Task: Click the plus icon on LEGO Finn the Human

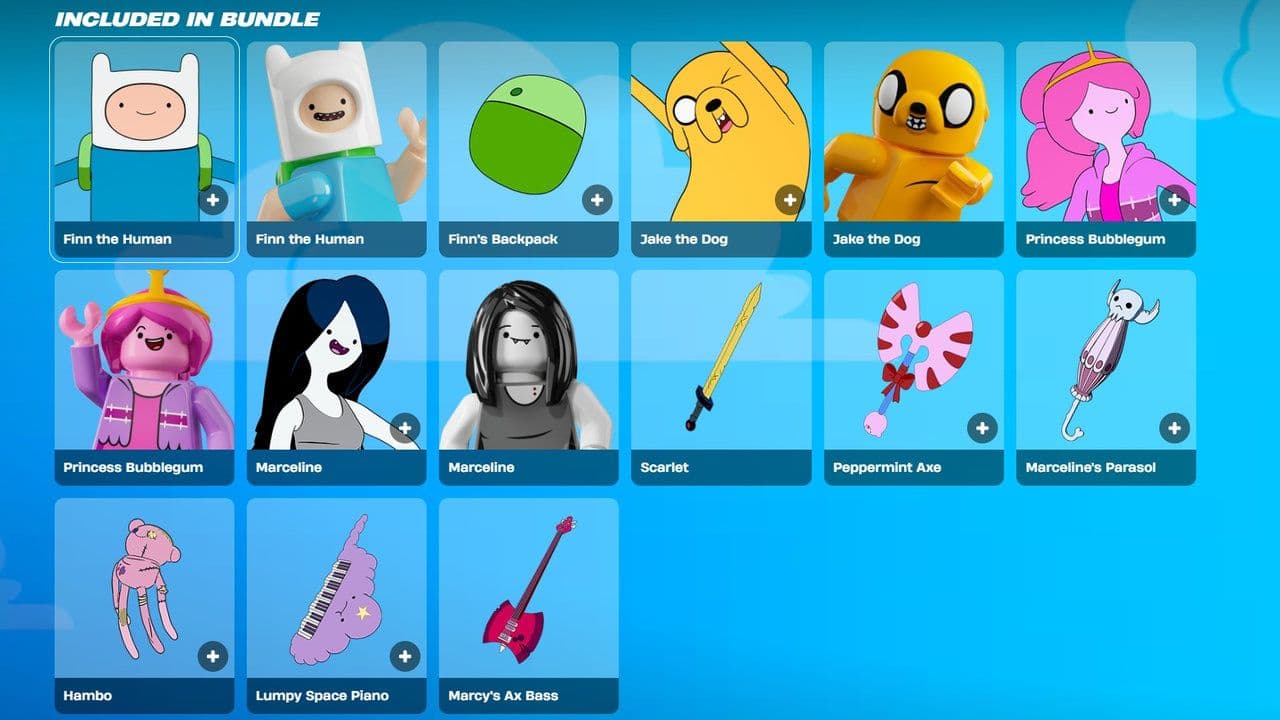Action: [x=403, y=198]
